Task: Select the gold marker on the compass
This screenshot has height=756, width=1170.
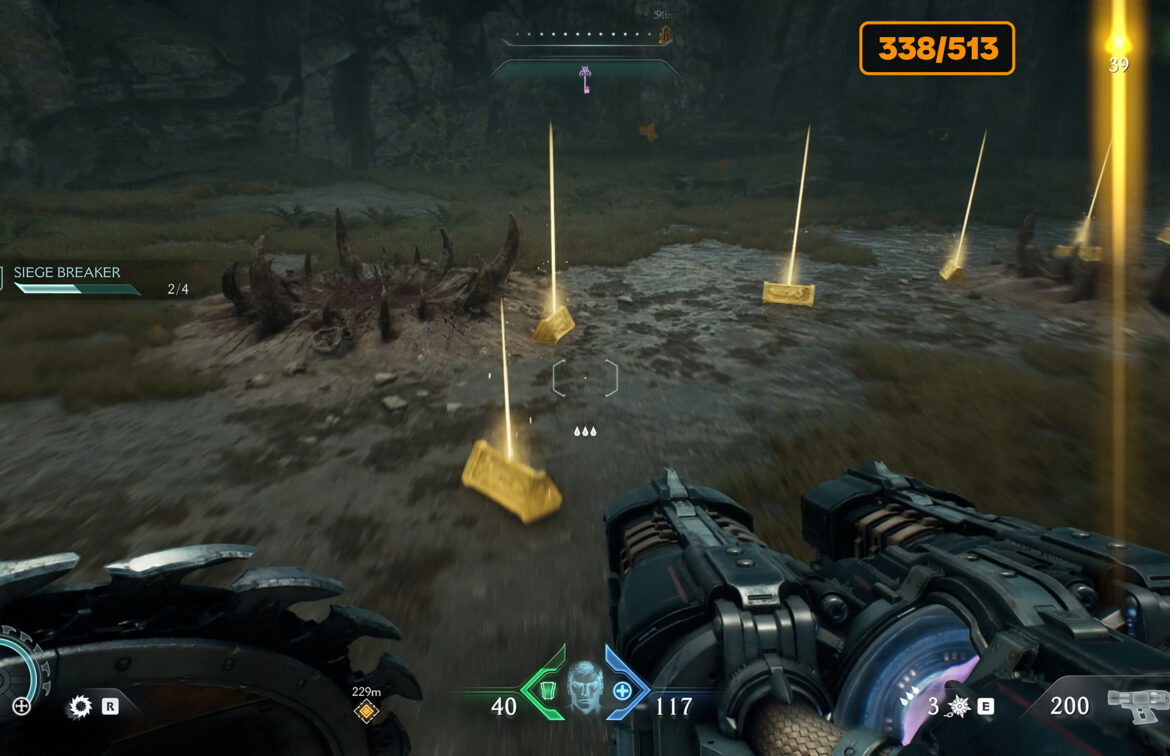Action: pyautogui.click(x=664, y=37)
